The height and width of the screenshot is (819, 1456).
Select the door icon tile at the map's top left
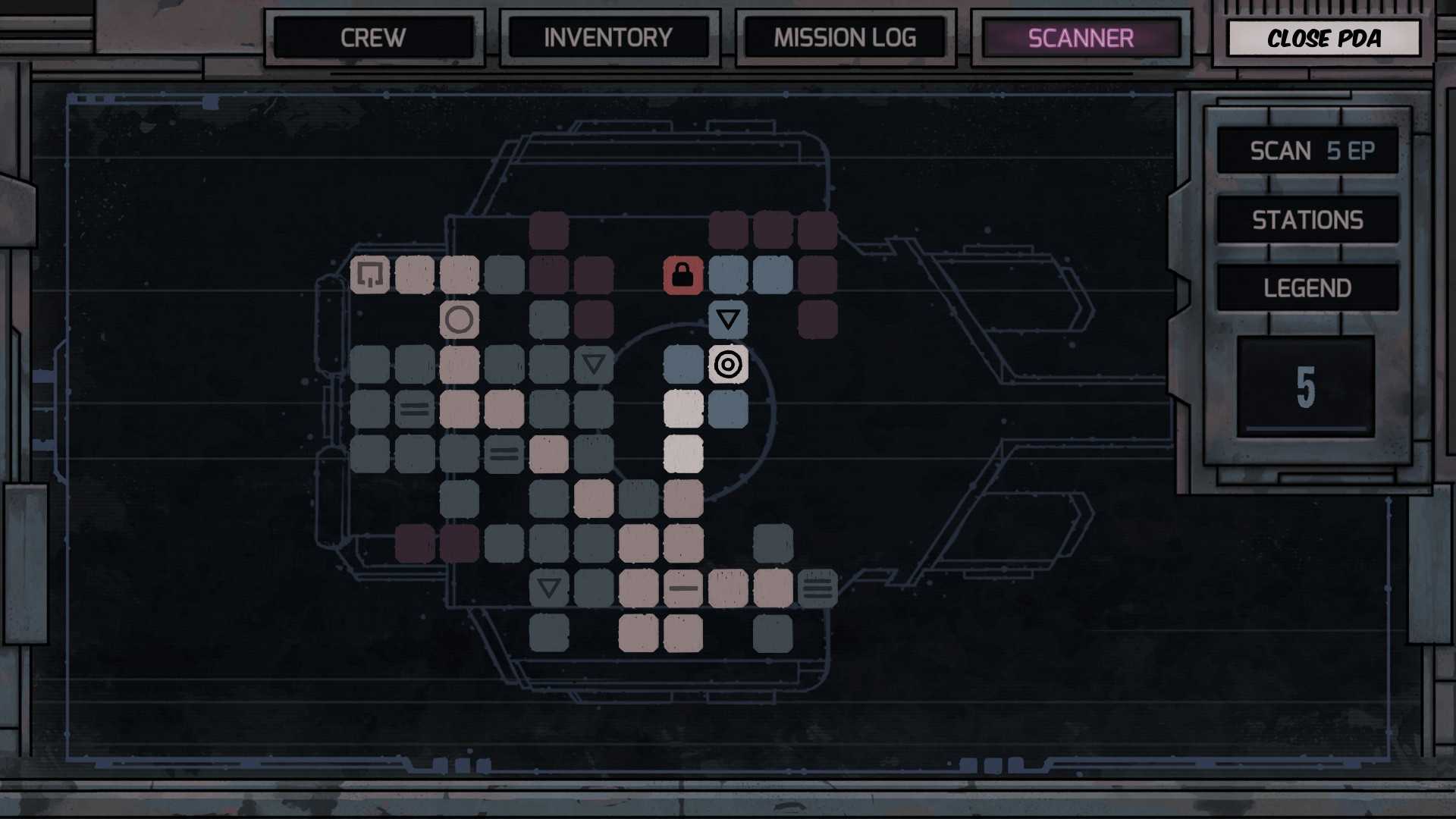(370, 275)
